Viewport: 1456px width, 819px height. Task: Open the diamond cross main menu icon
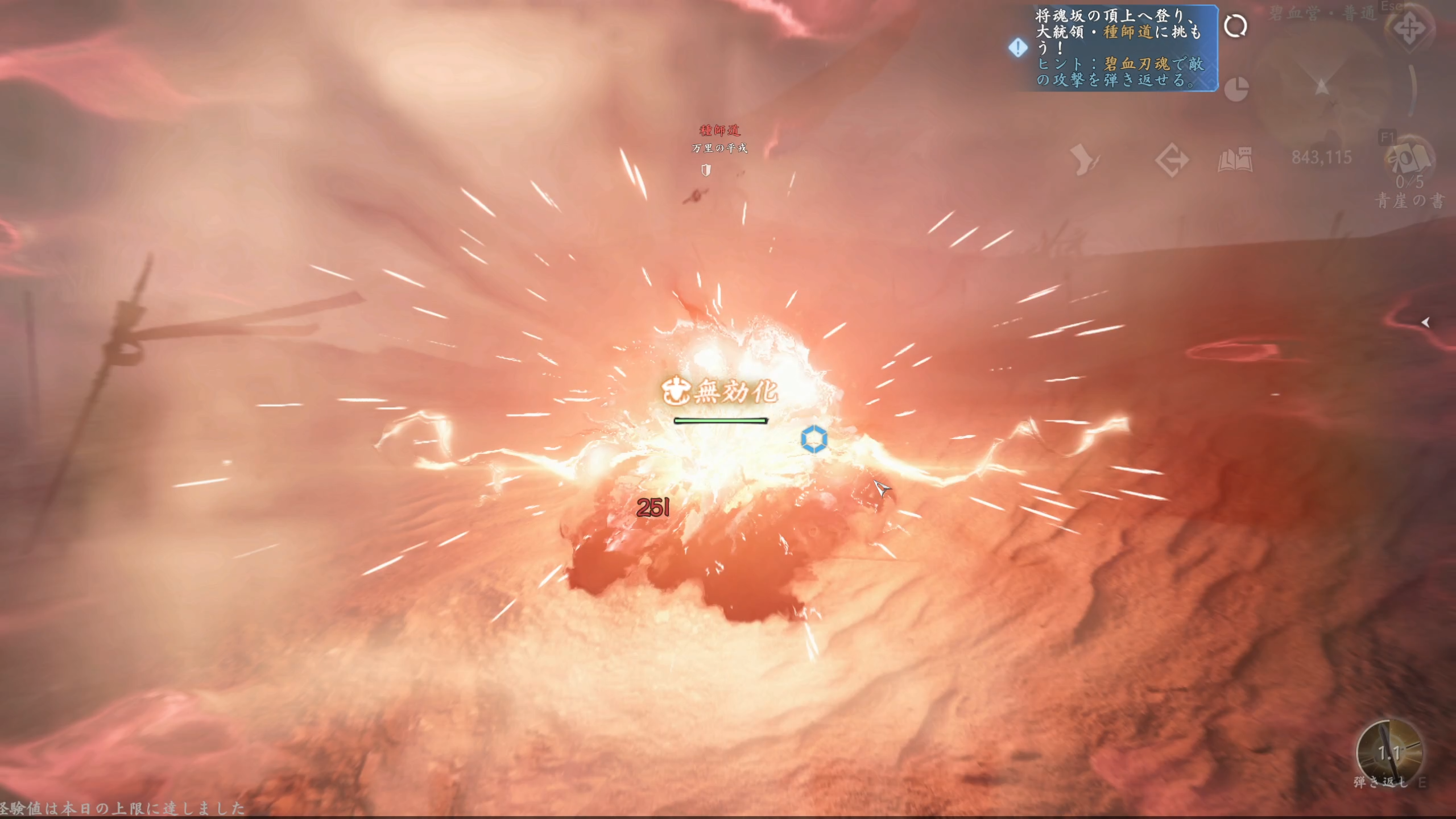tap(1409, 28)
